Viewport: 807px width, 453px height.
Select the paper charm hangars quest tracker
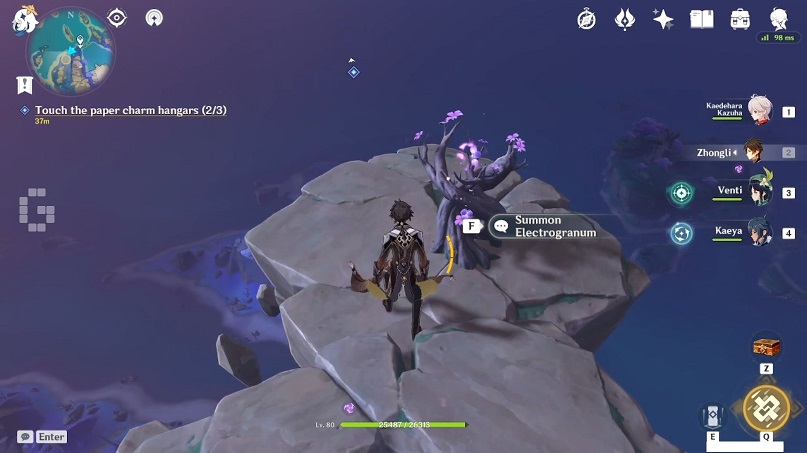tap(130, 110)
